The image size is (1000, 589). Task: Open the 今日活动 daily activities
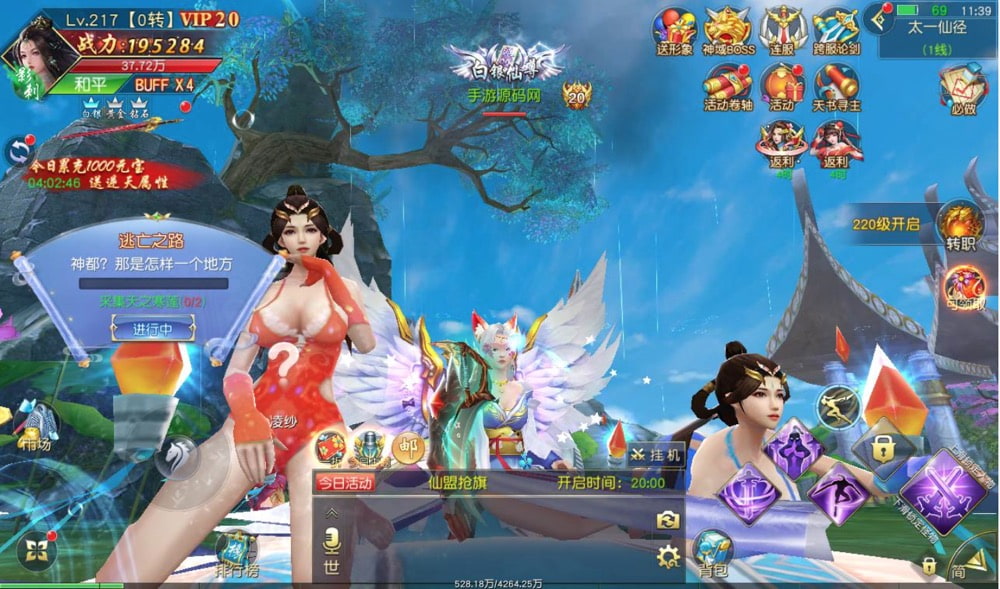coord(345,482)
